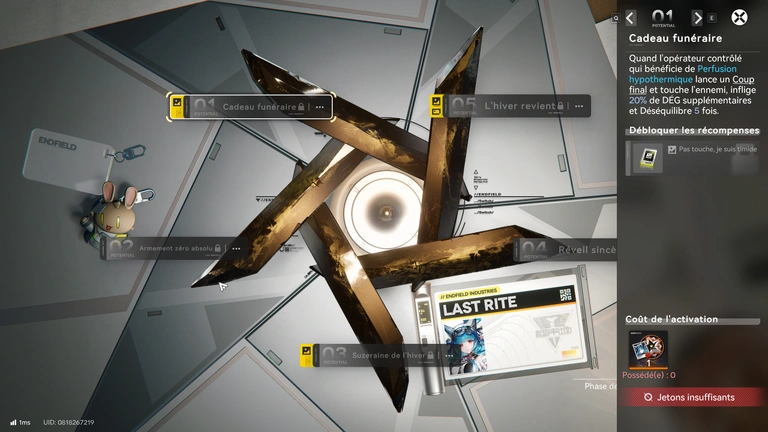Inspect the activation cost token item

point(647,349)
